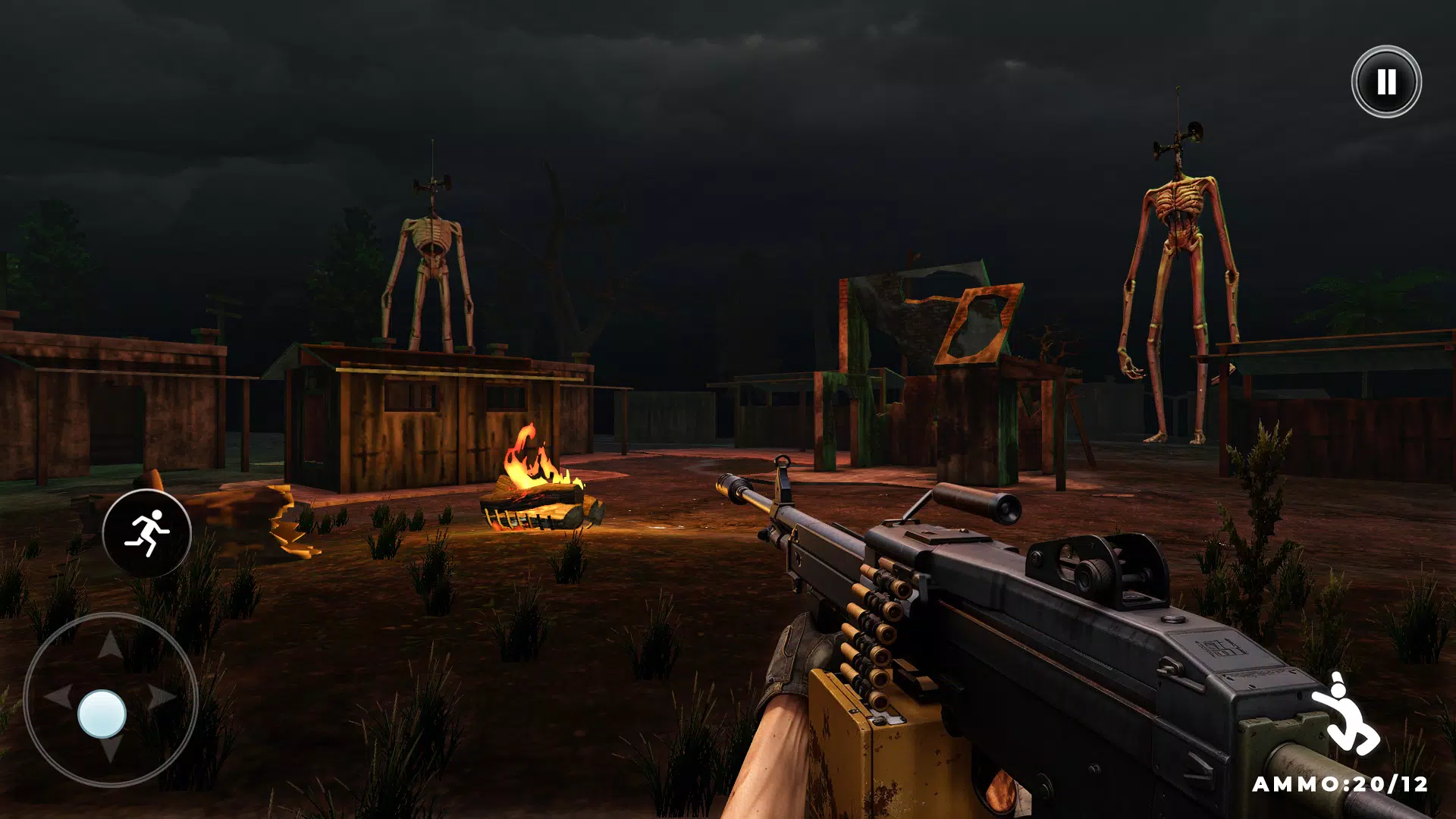Pause the game with the pause button

pos(1385,81)
